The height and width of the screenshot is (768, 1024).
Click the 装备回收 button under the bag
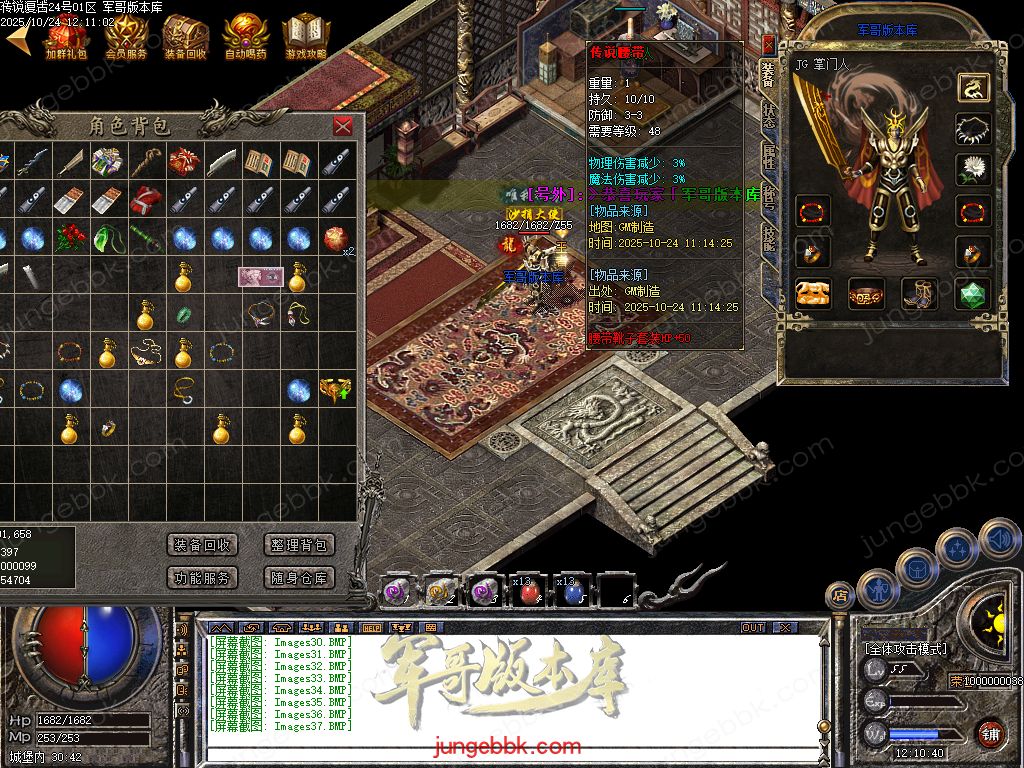[203, 545]
